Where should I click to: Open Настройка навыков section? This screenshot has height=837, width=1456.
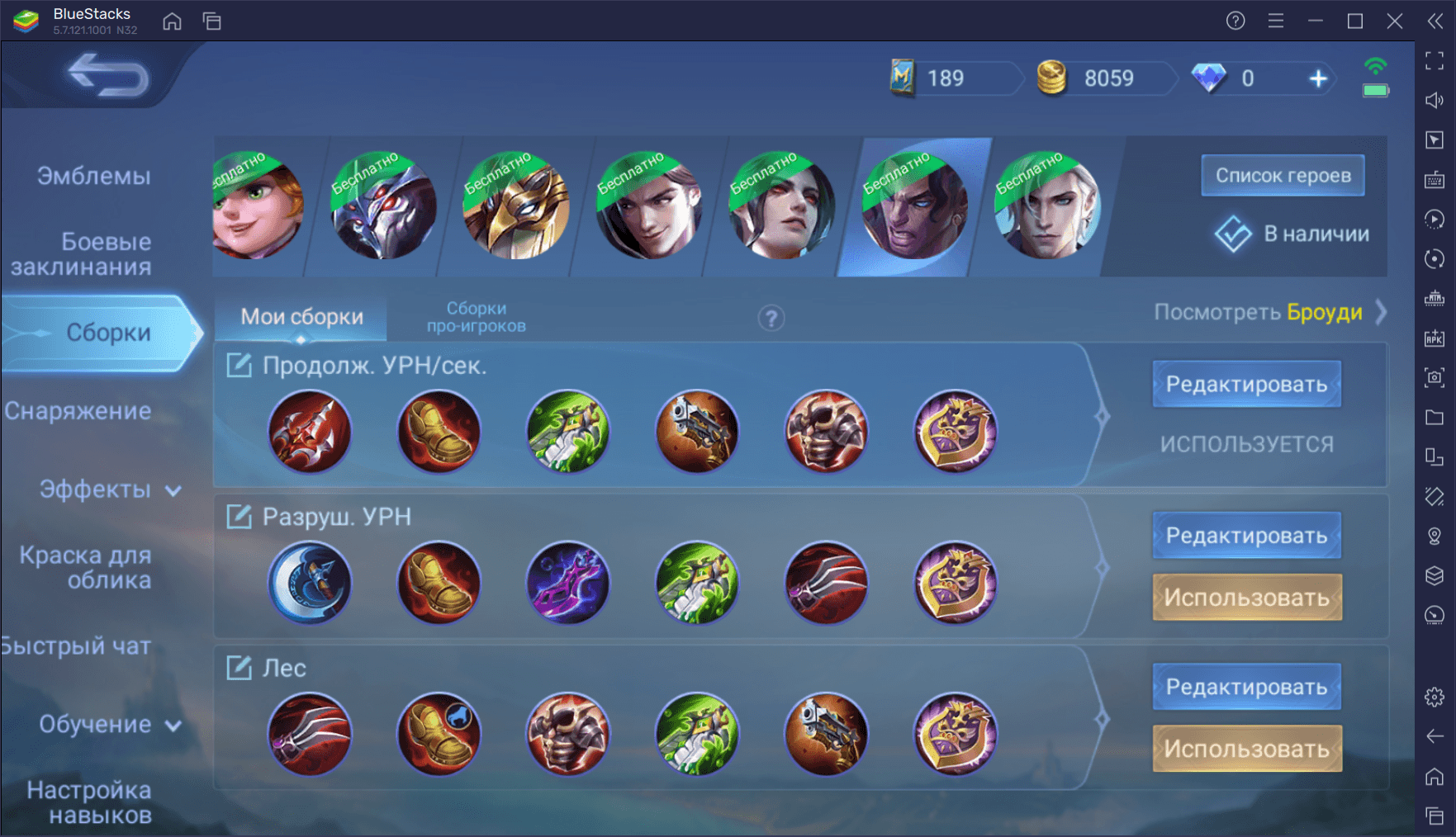(89, 802)
